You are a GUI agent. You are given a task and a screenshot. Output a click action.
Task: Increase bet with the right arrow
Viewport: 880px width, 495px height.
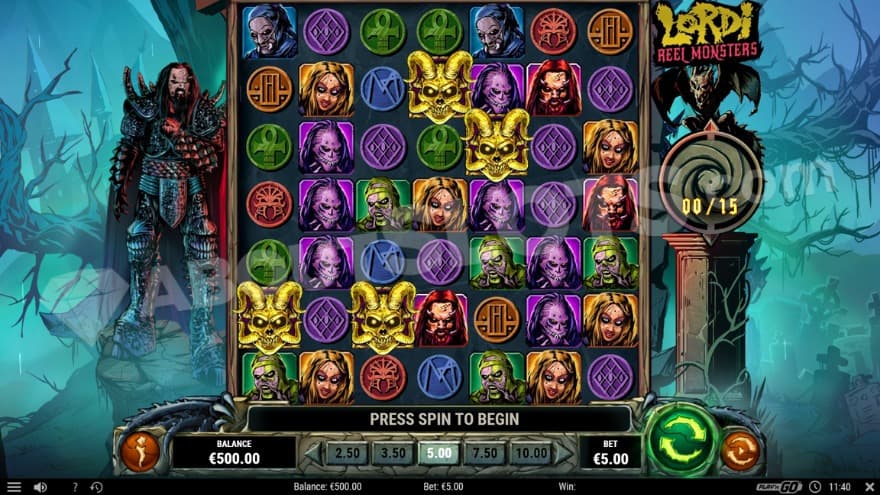pyautogui.click(x=566, y=453)
